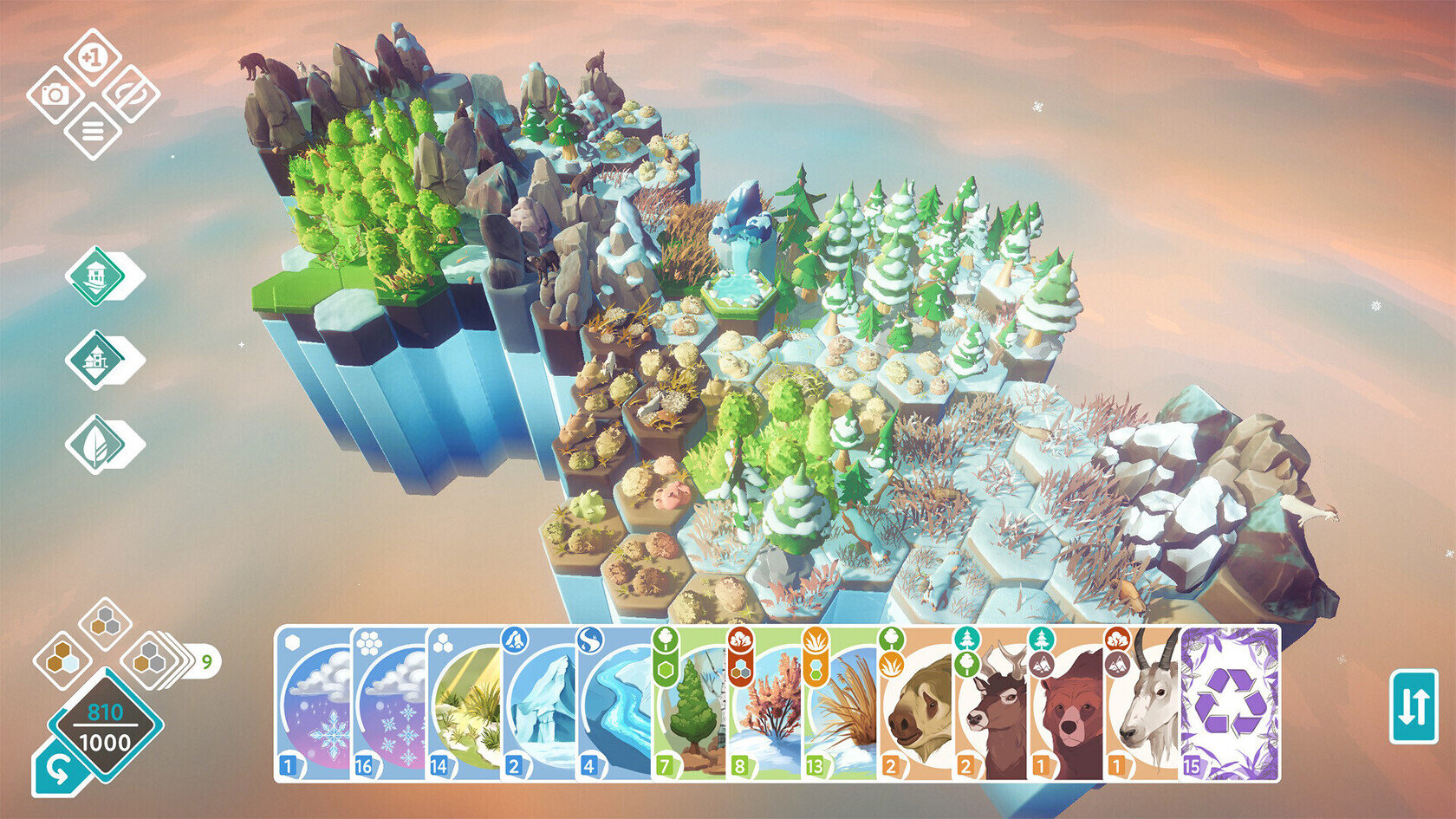Toggle the crossed-out eye visibility icon

click(131, 94)
